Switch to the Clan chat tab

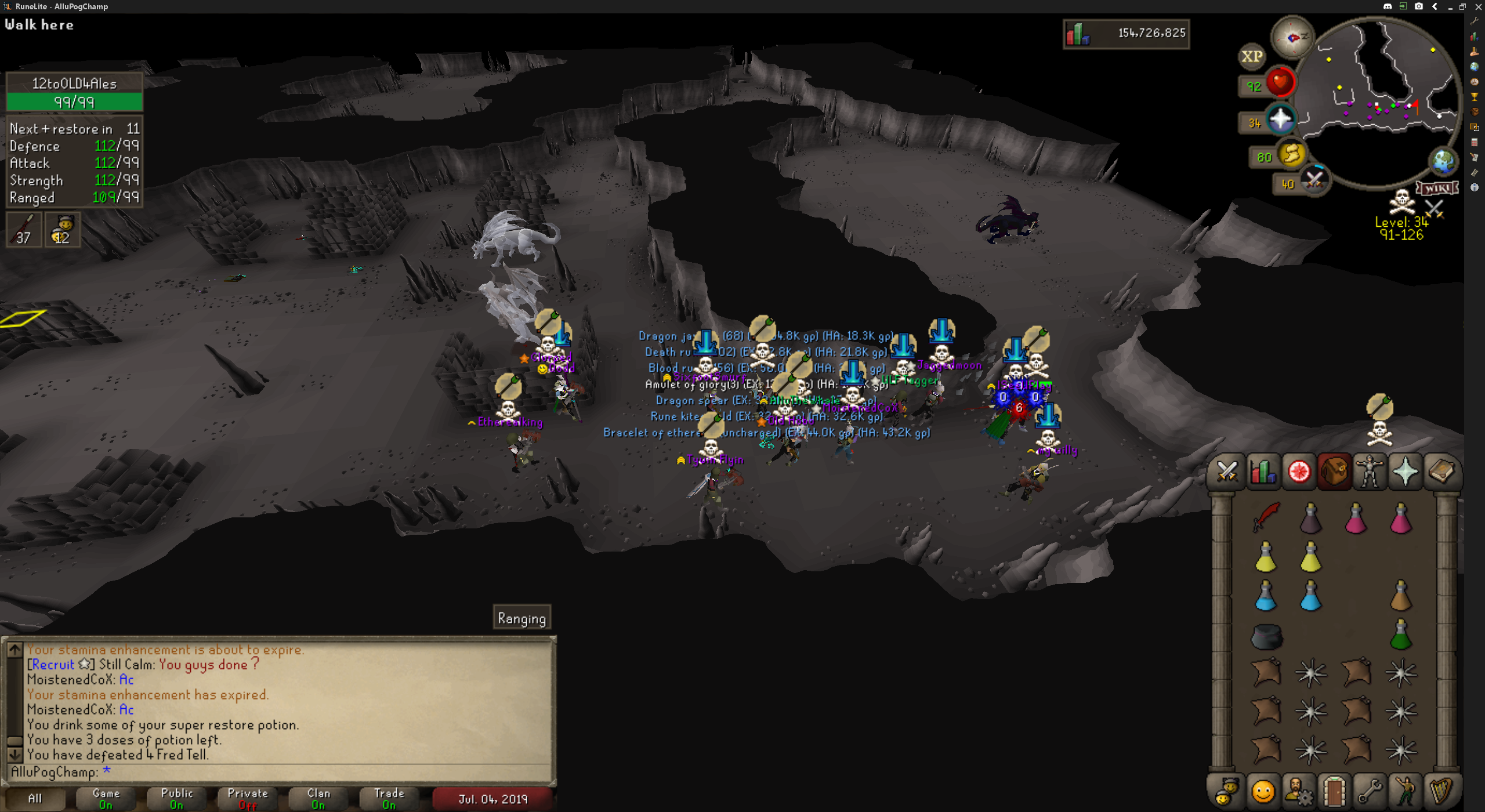(318, 798)
